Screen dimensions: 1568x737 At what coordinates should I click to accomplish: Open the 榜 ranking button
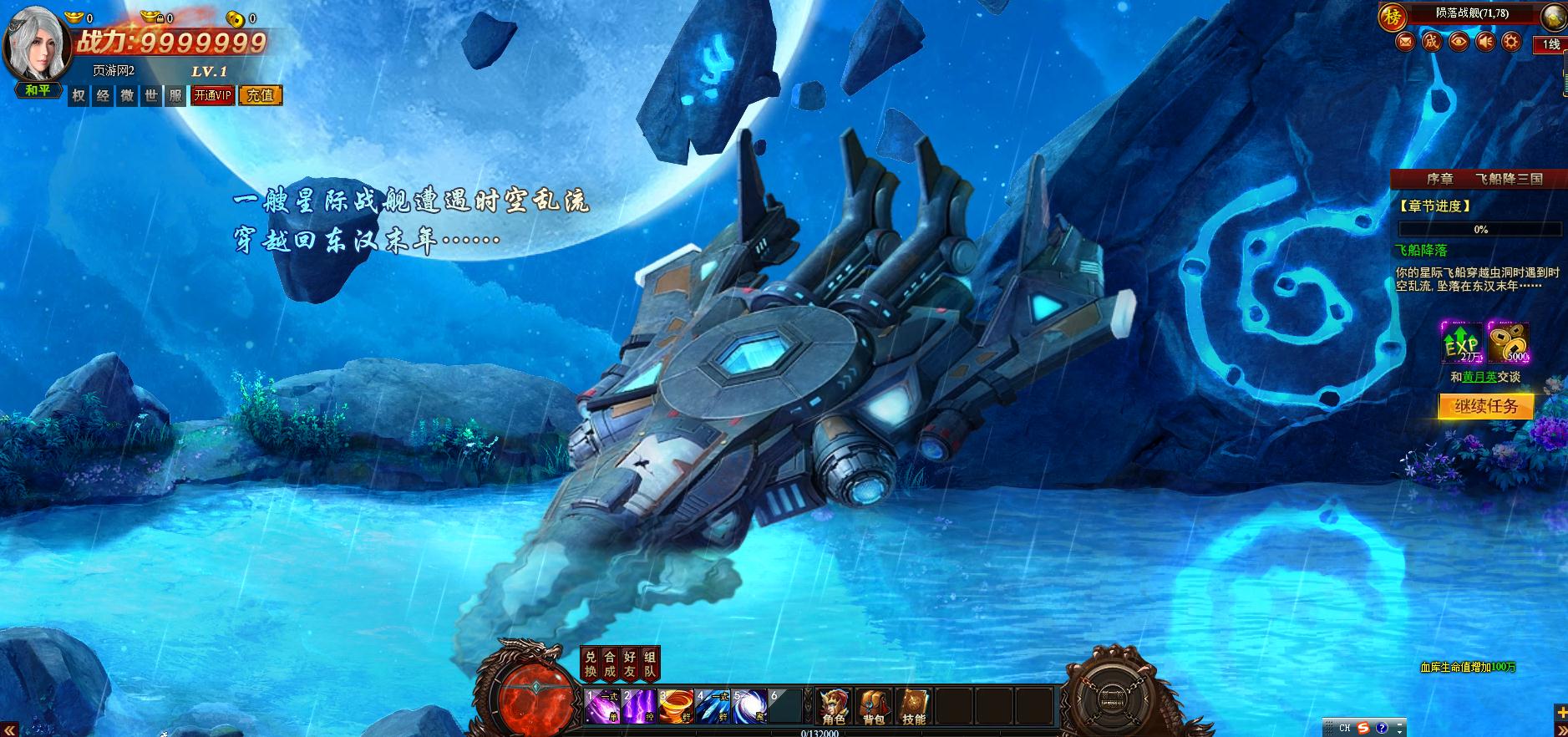(x=1393, y=16)
